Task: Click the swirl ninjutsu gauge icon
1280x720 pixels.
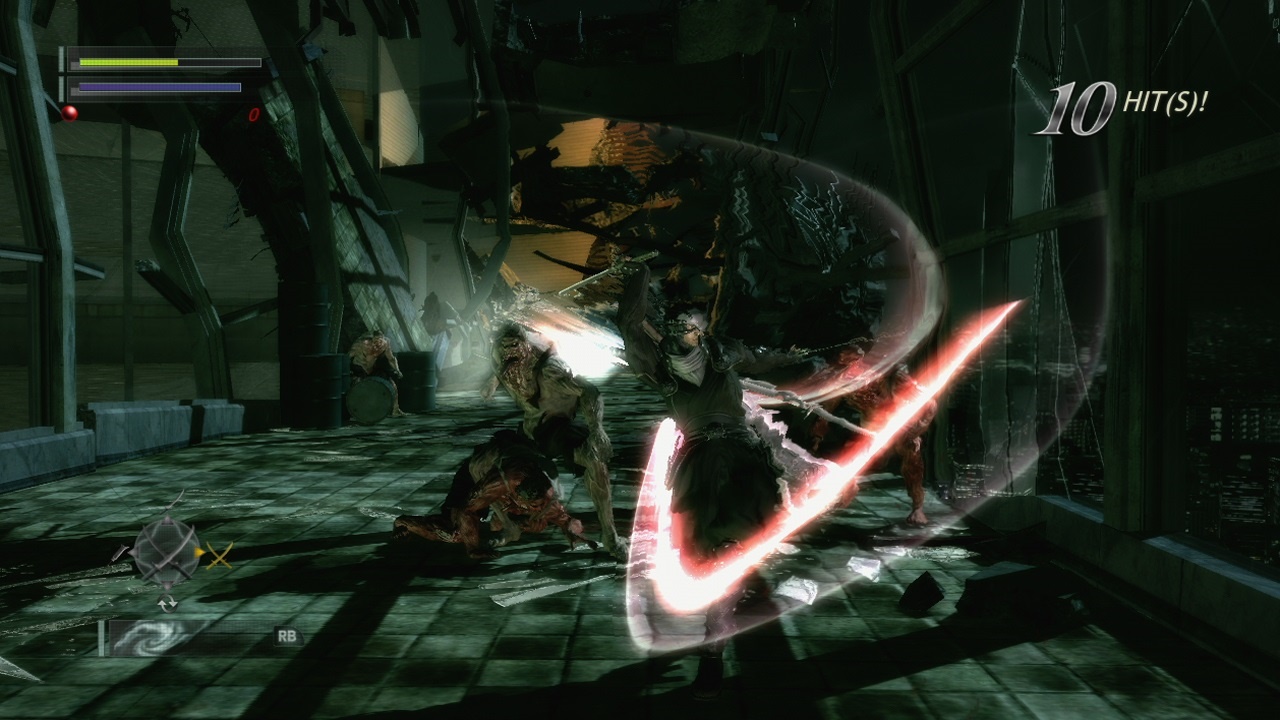Action: click(152, 636)
